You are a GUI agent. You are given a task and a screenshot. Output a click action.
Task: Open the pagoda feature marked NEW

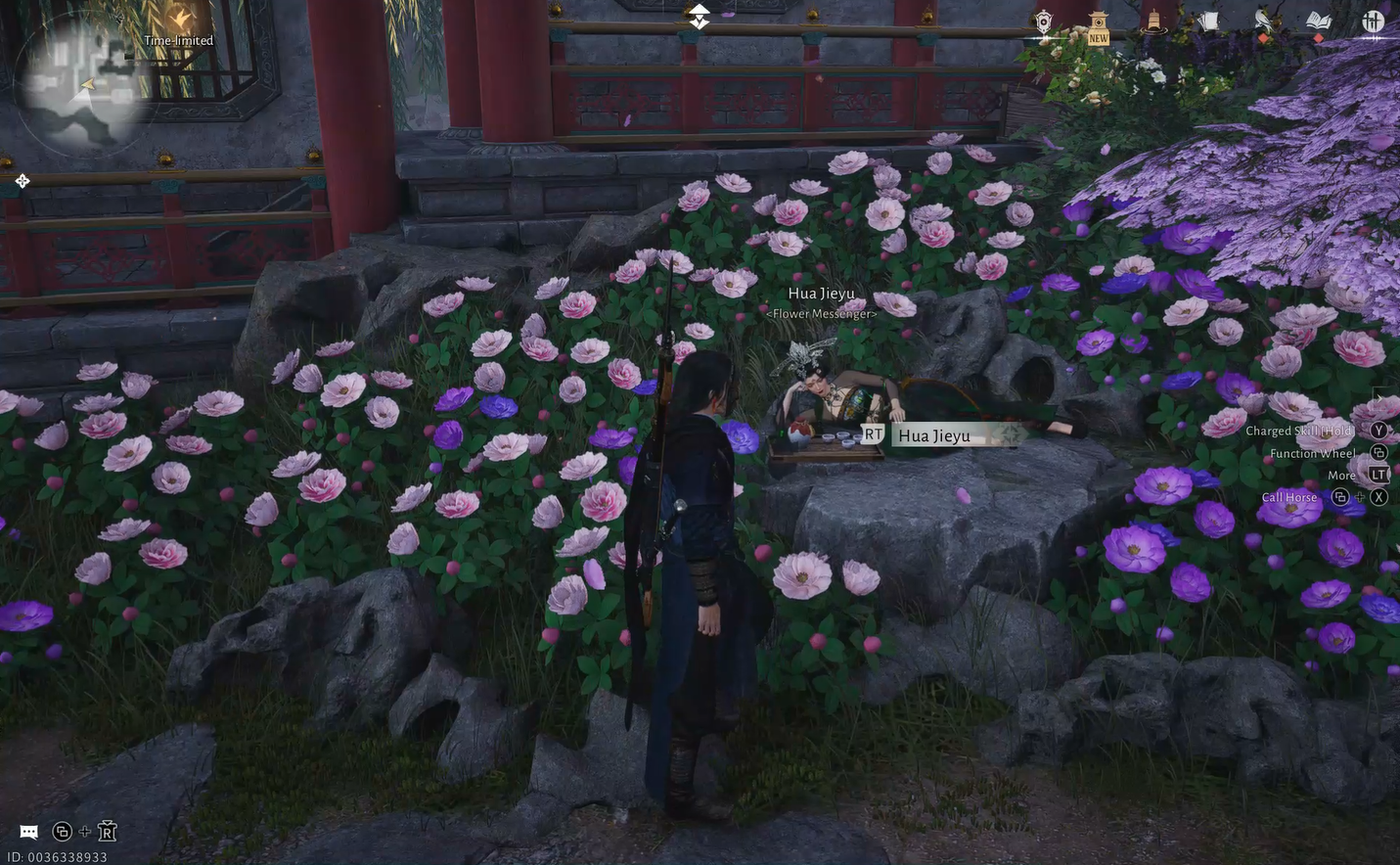click(x=1098, y=22)
